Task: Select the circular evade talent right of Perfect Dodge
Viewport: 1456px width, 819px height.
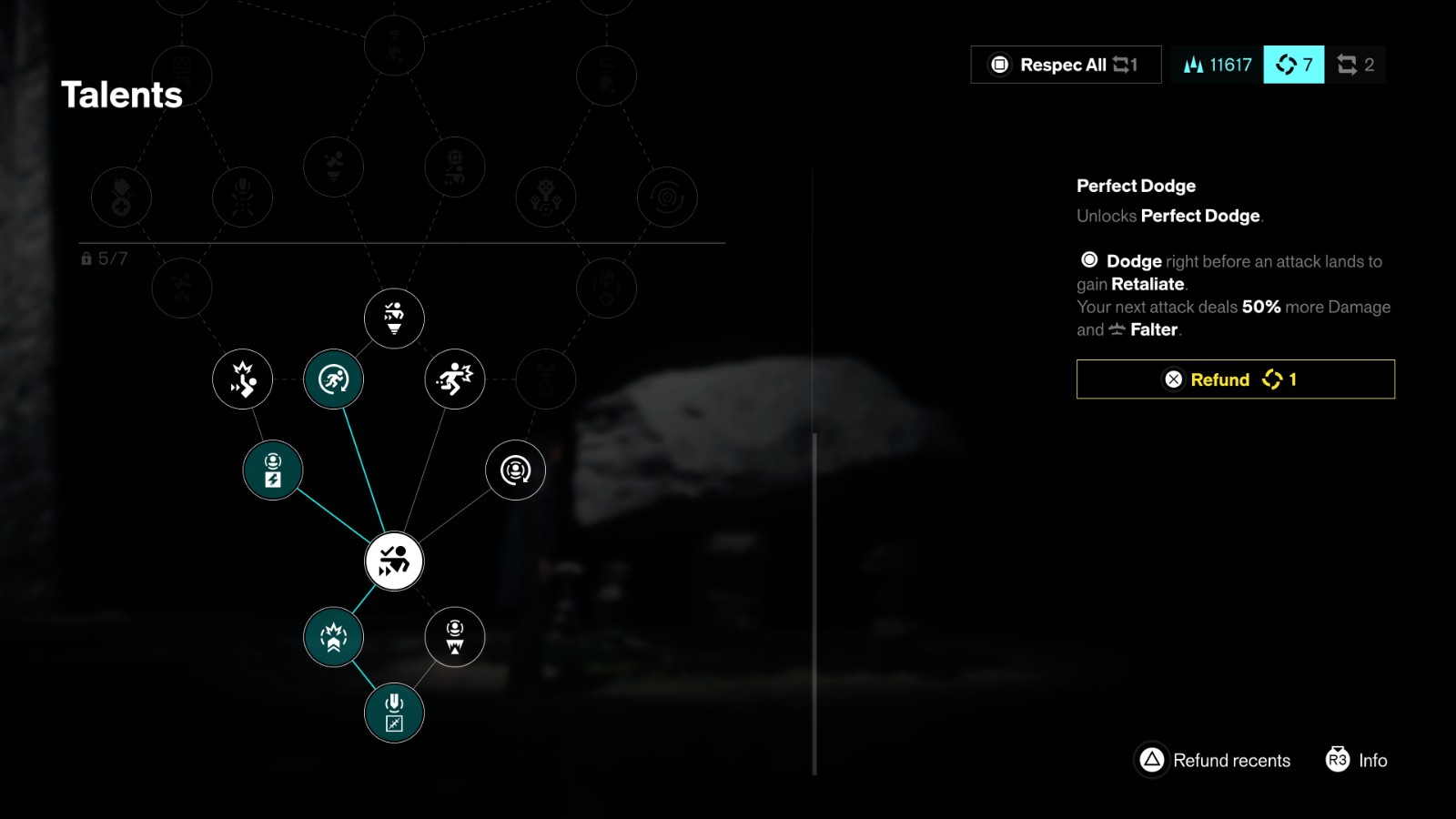Action: [514, 470]
